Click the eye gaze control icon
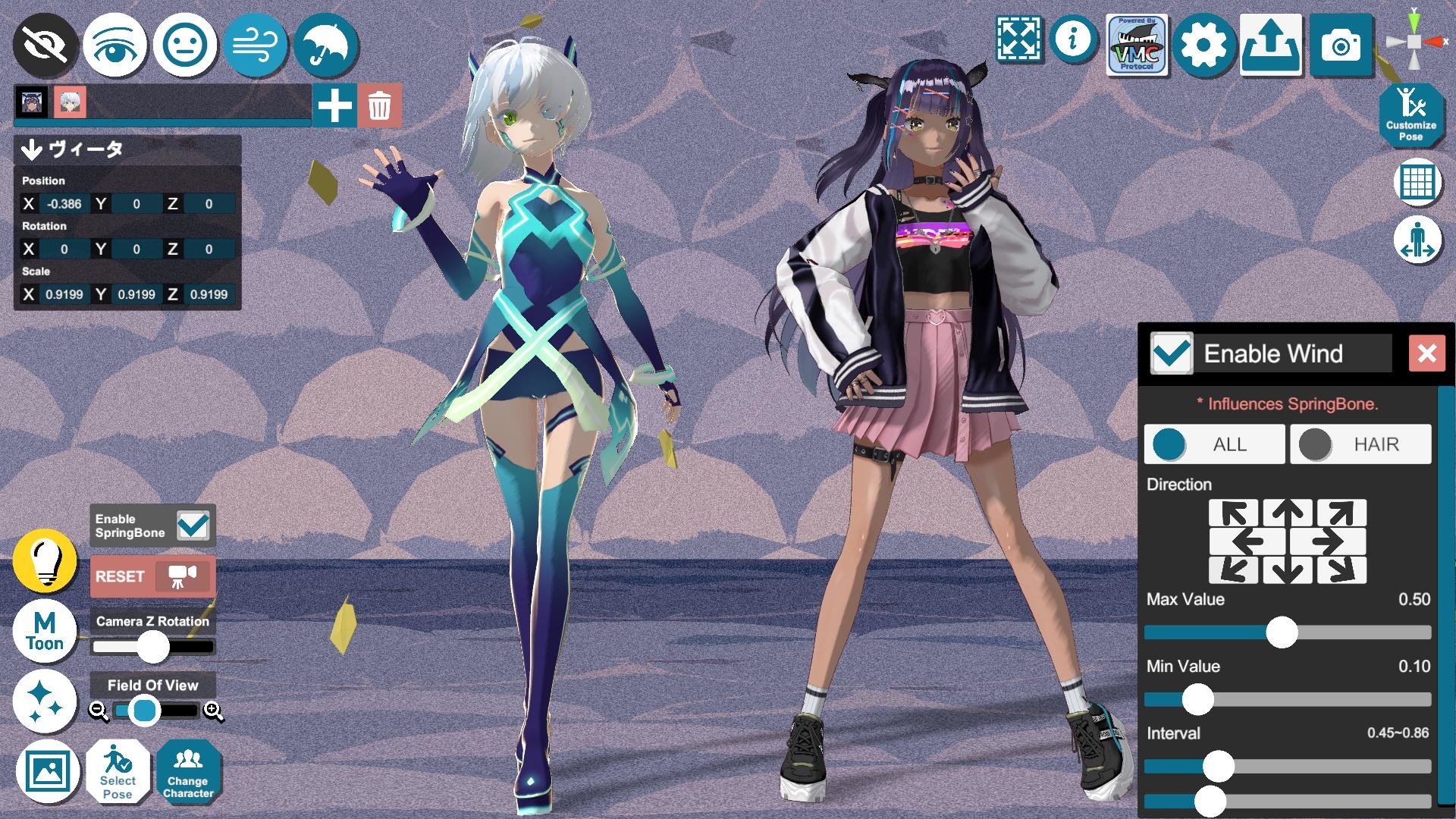The image size is (1456, 819). coord(115,45)
